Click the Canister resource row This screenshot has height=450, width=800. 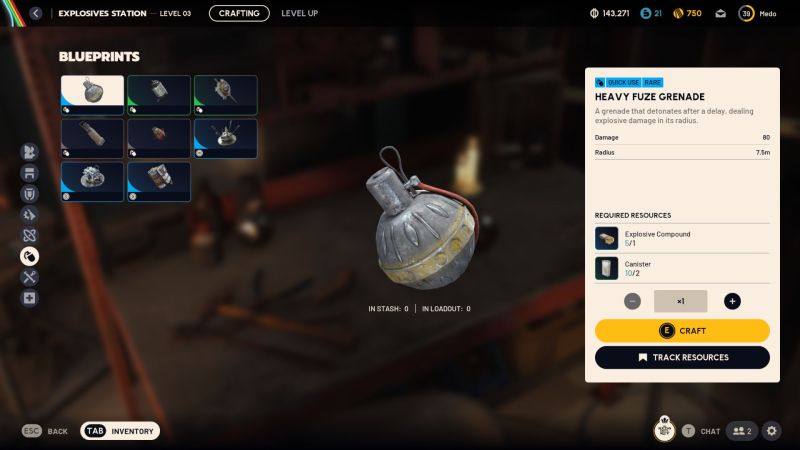tap(682, 268)
